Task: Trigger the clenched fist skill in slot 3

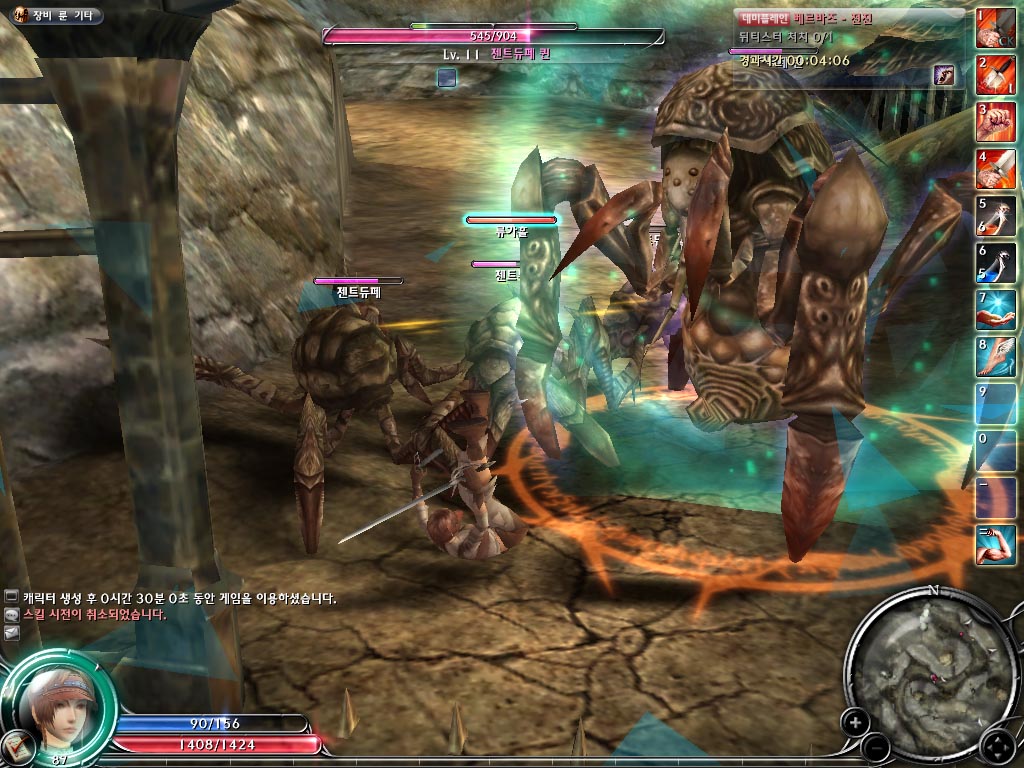Action: tap(996, 122)
